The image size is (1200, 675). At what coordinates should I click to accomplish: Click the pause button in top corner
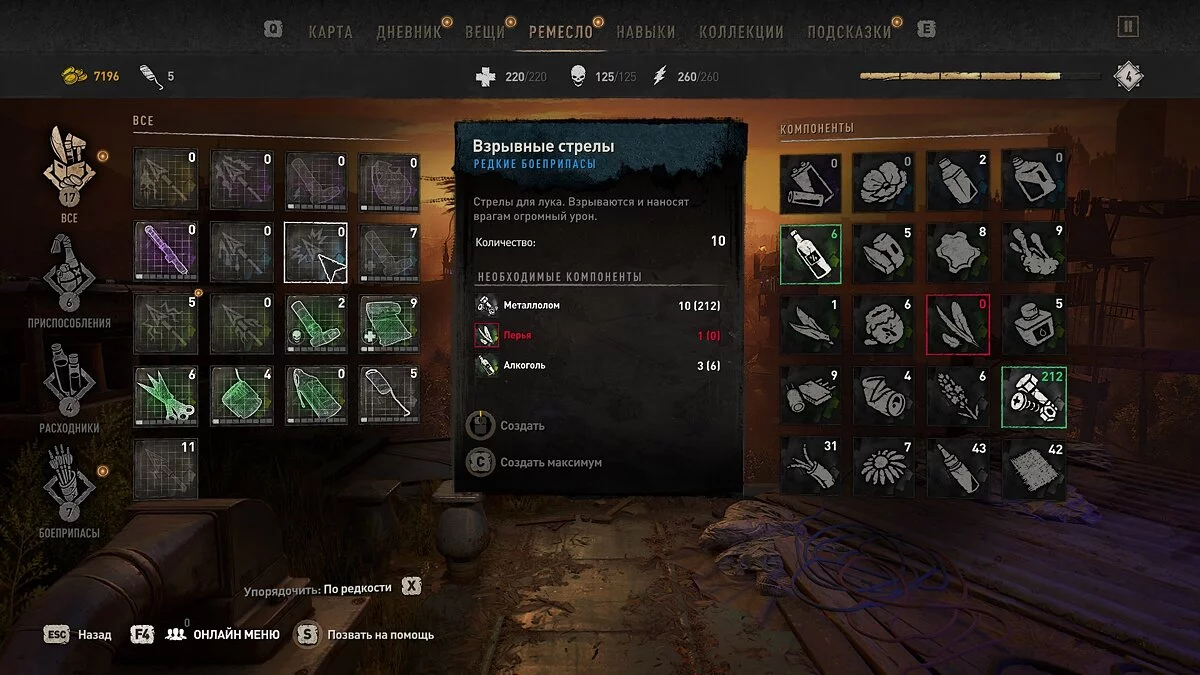(1128, 28)
